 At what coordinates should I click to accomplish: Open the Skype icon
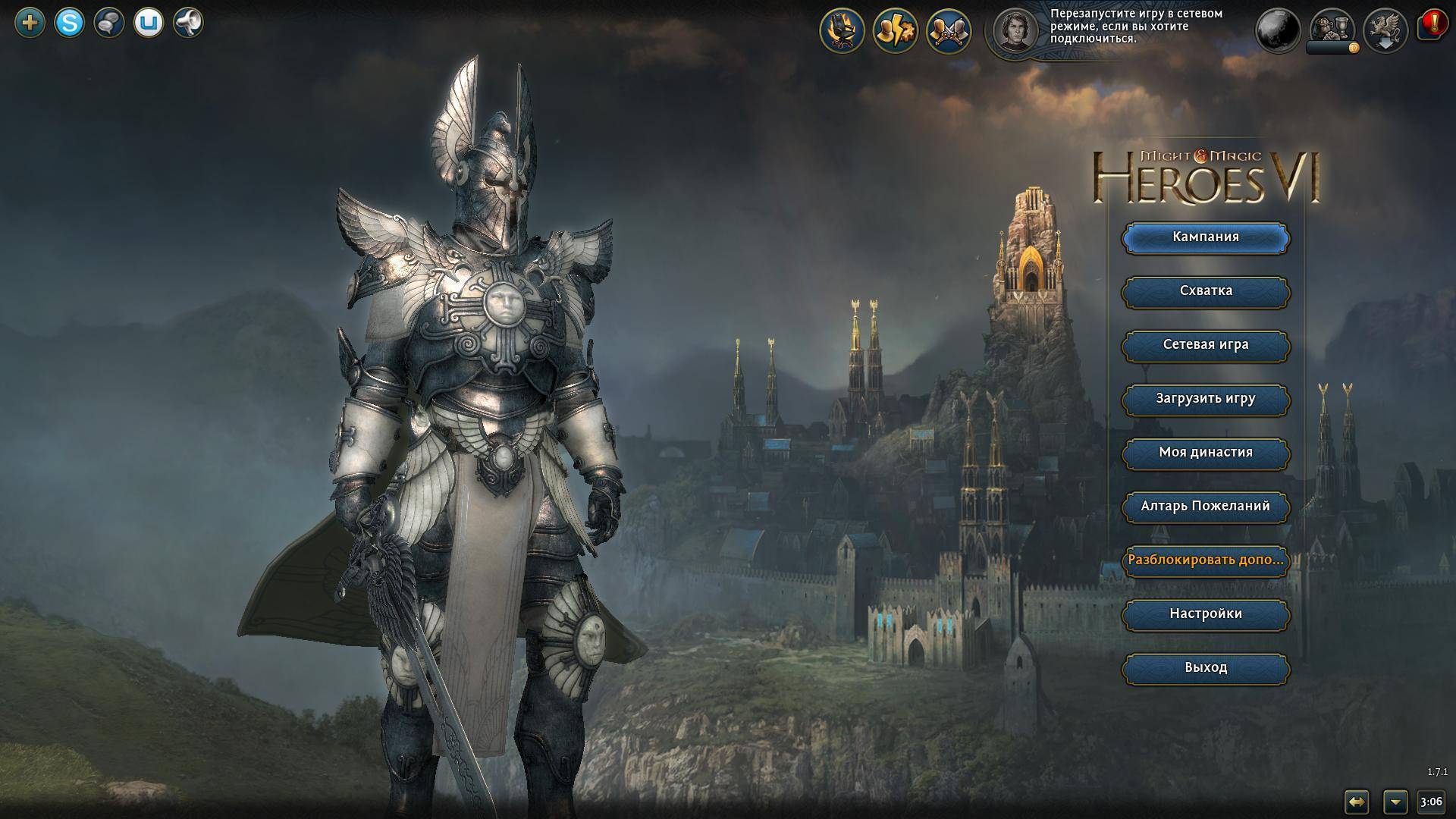(70, 23)
